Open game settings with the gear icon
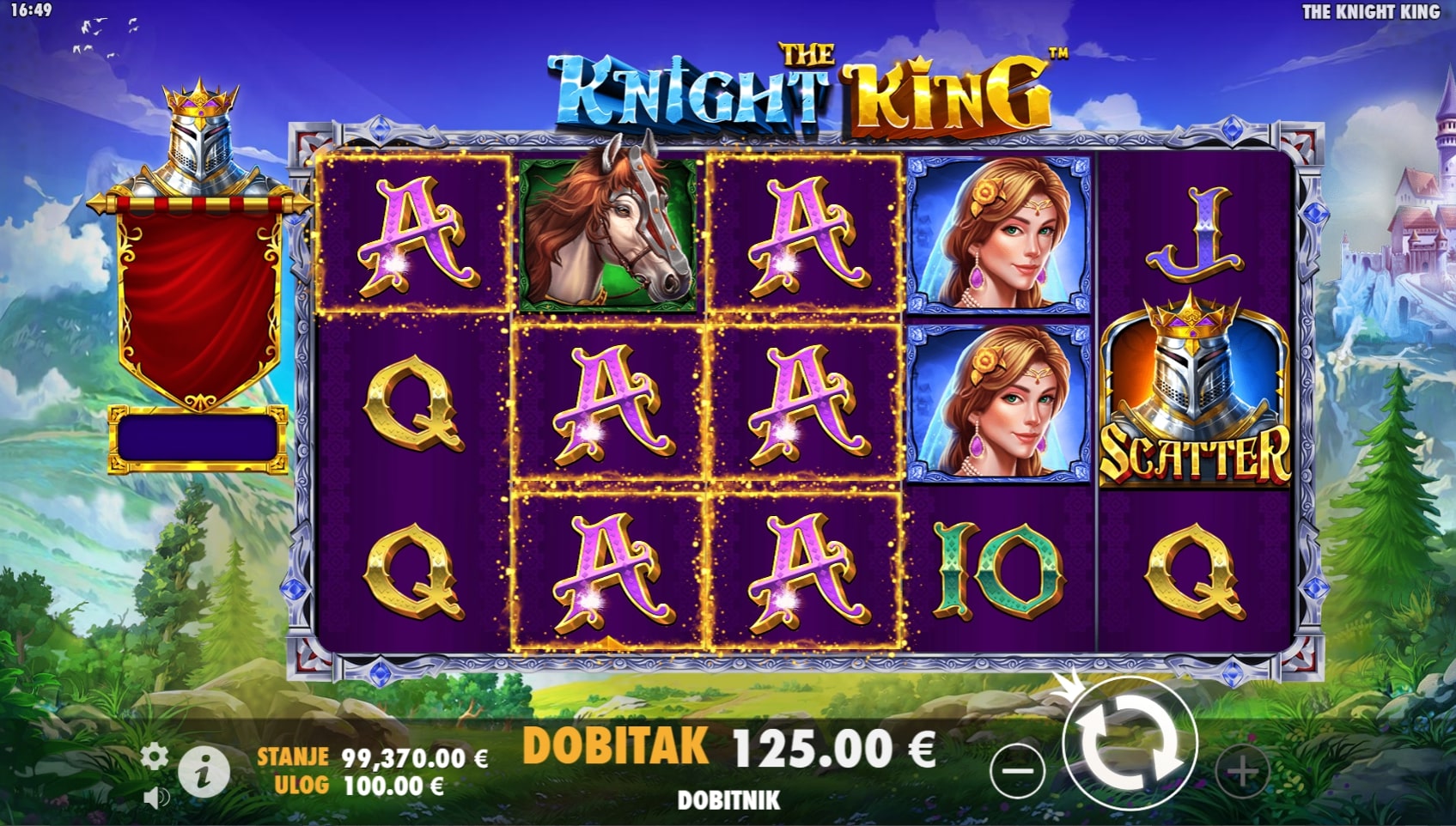The width and height of the screenshot is (1456, 826). [155, 757]
